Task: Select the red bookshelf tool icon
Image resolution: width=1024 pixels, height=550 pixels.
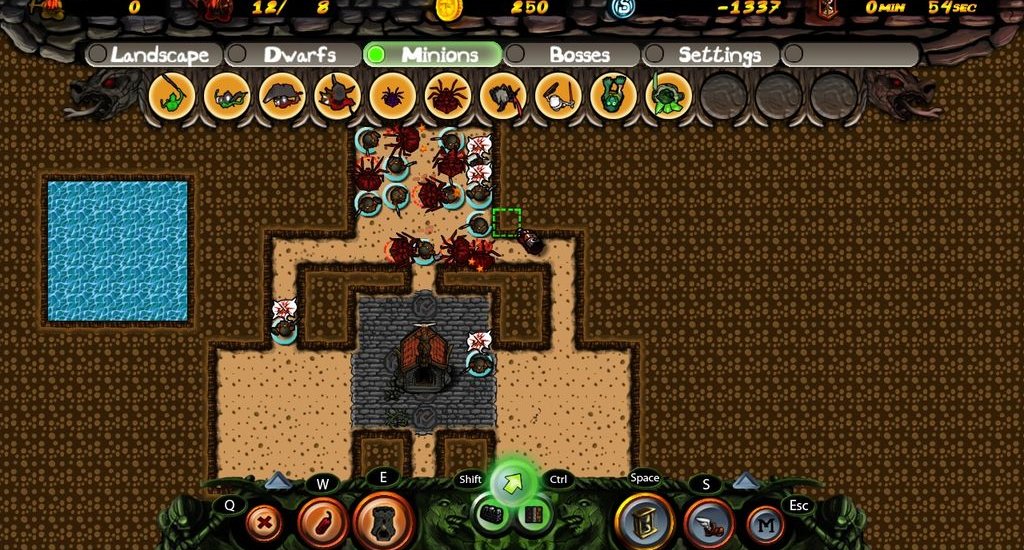Action: tap(534, 516)
